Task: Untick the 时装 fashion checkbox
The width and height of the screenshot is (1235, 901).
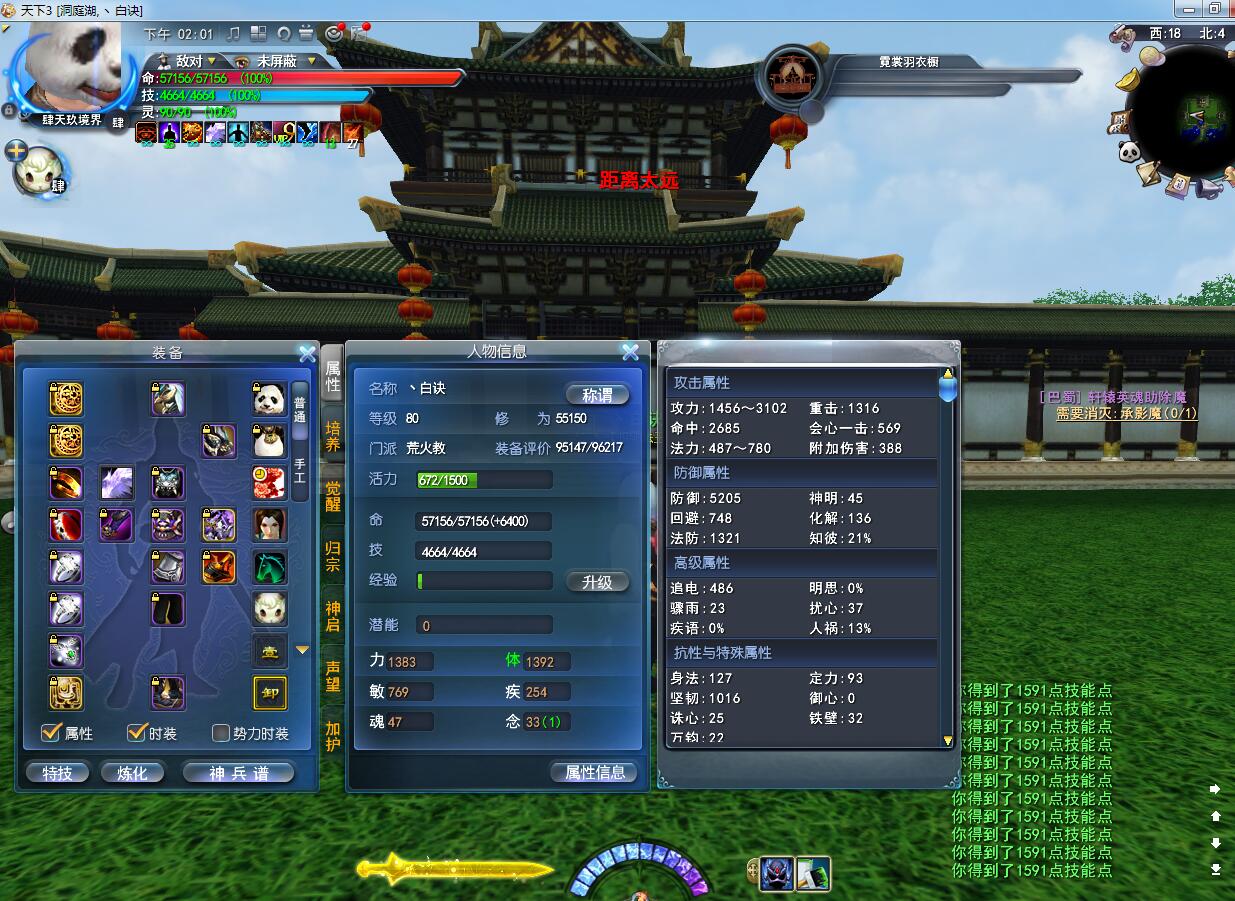Action: point(137,733)
